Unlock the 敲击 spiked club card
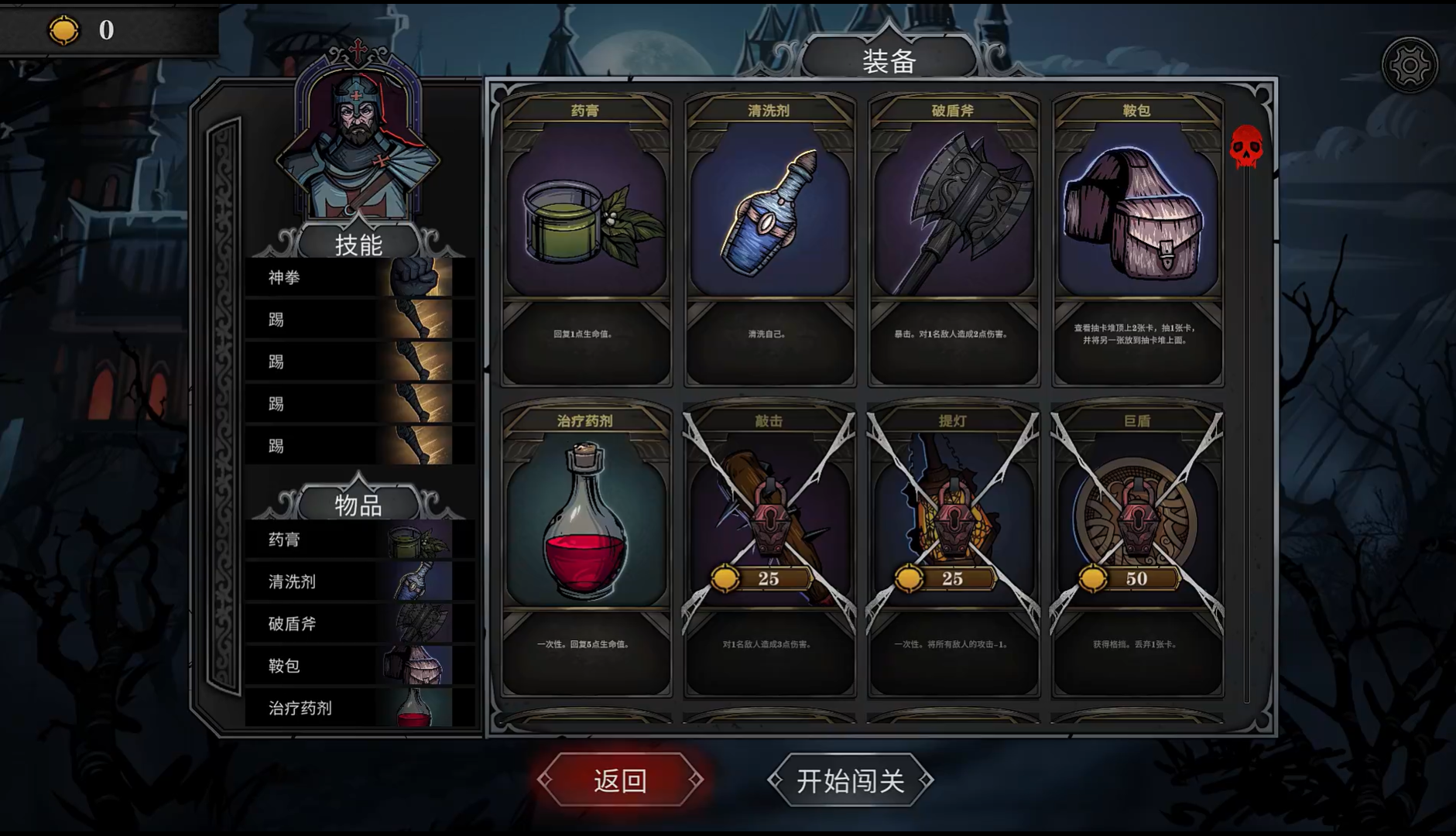1456x836 pixels. pyautogui.click(x=769, y=550)
